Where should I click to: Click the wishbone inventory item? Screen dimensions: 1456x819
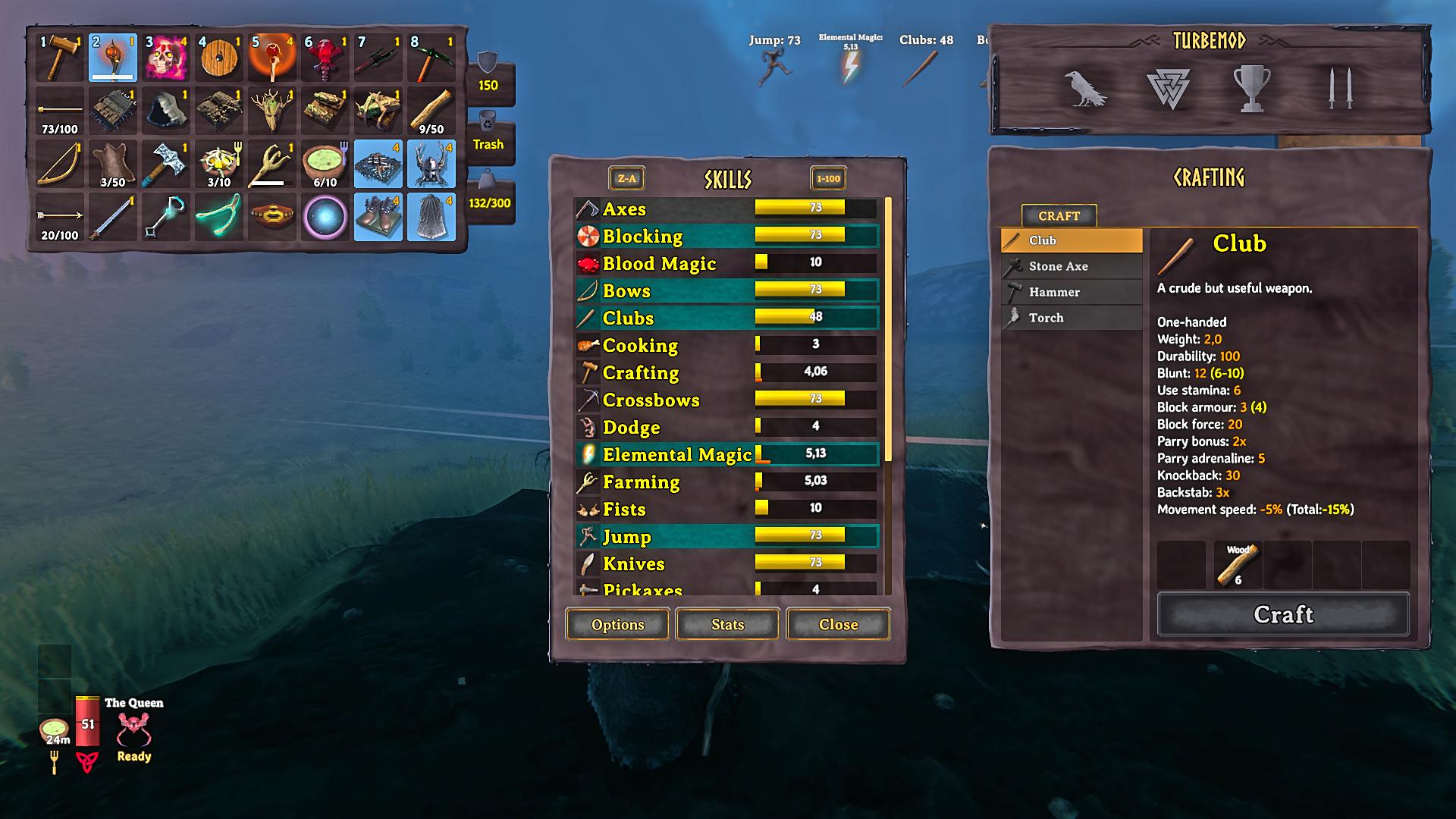point(219,217)
